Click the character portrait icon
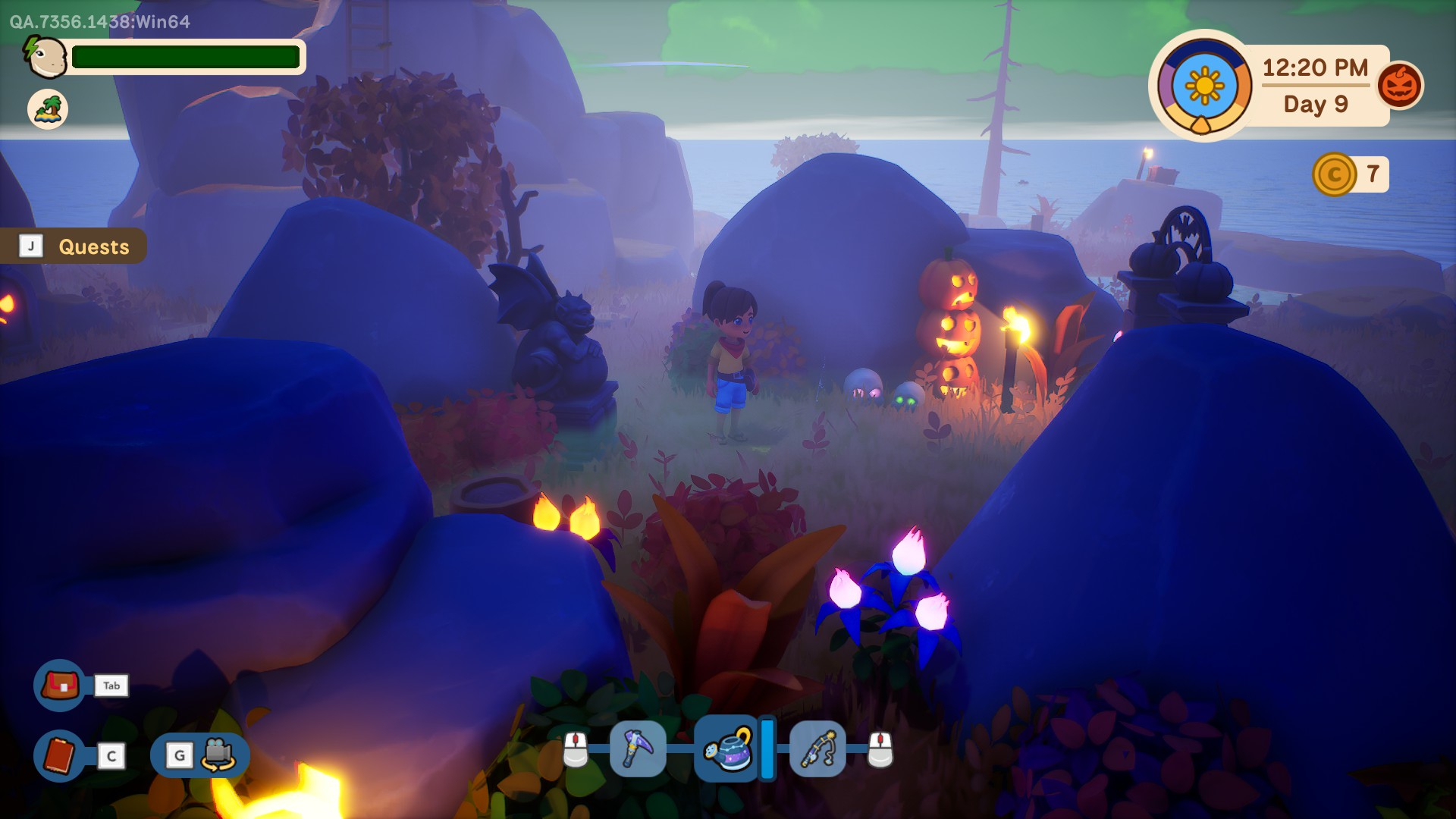Screen dimensions: 1456x819 (46, 57)
